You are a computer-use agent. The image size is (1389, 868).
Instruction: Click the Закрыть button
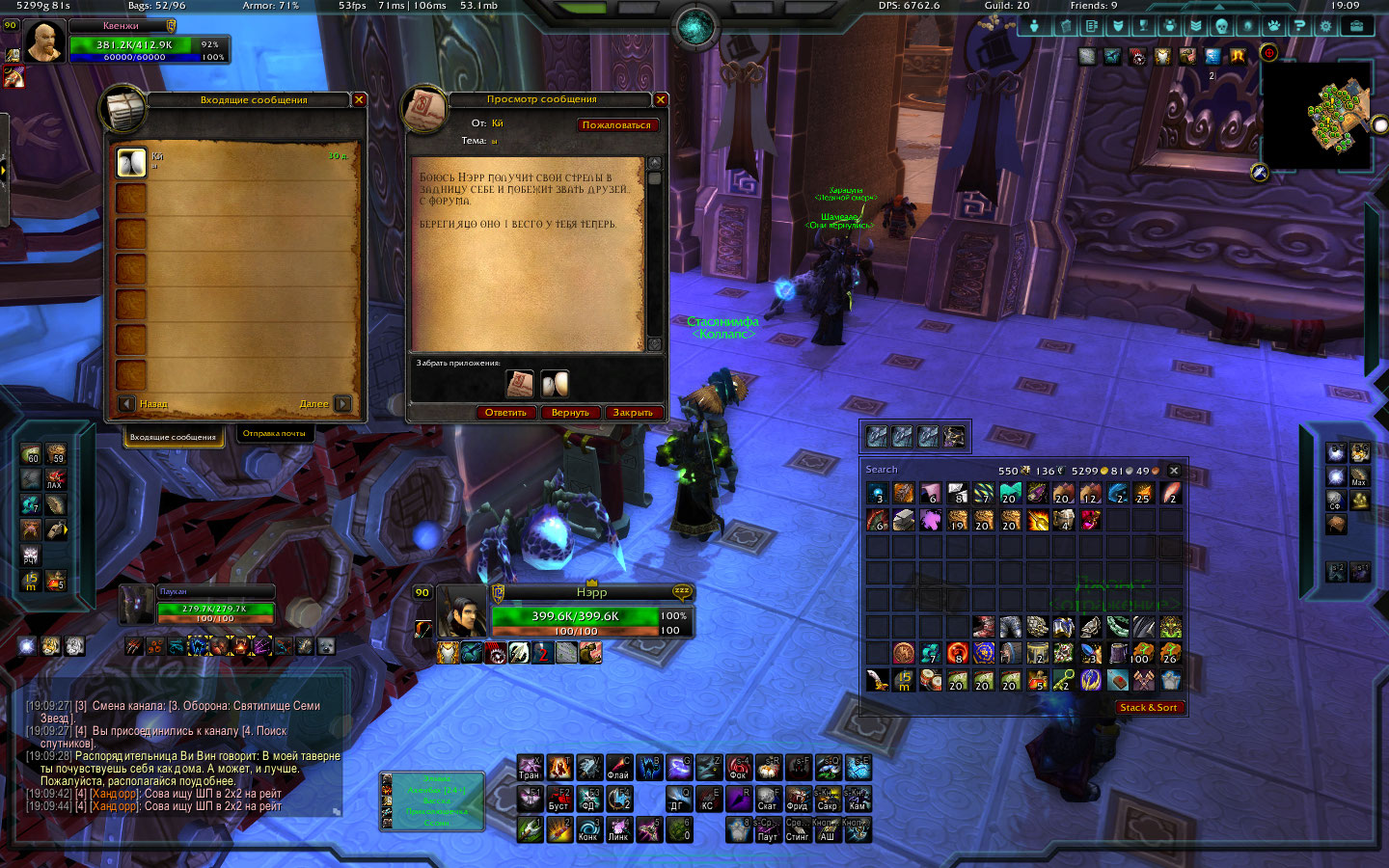633,413
